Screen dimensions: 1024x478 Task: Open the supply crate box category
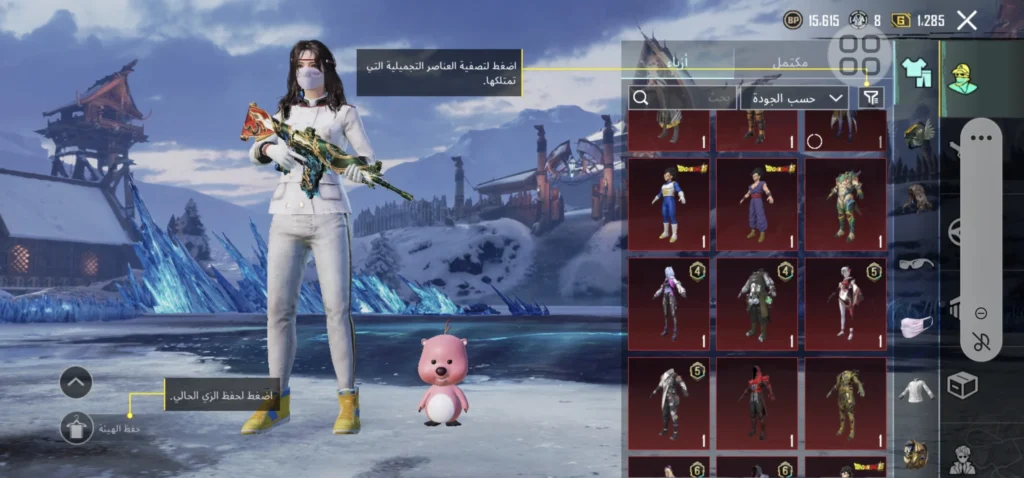[x=962, y=385]
